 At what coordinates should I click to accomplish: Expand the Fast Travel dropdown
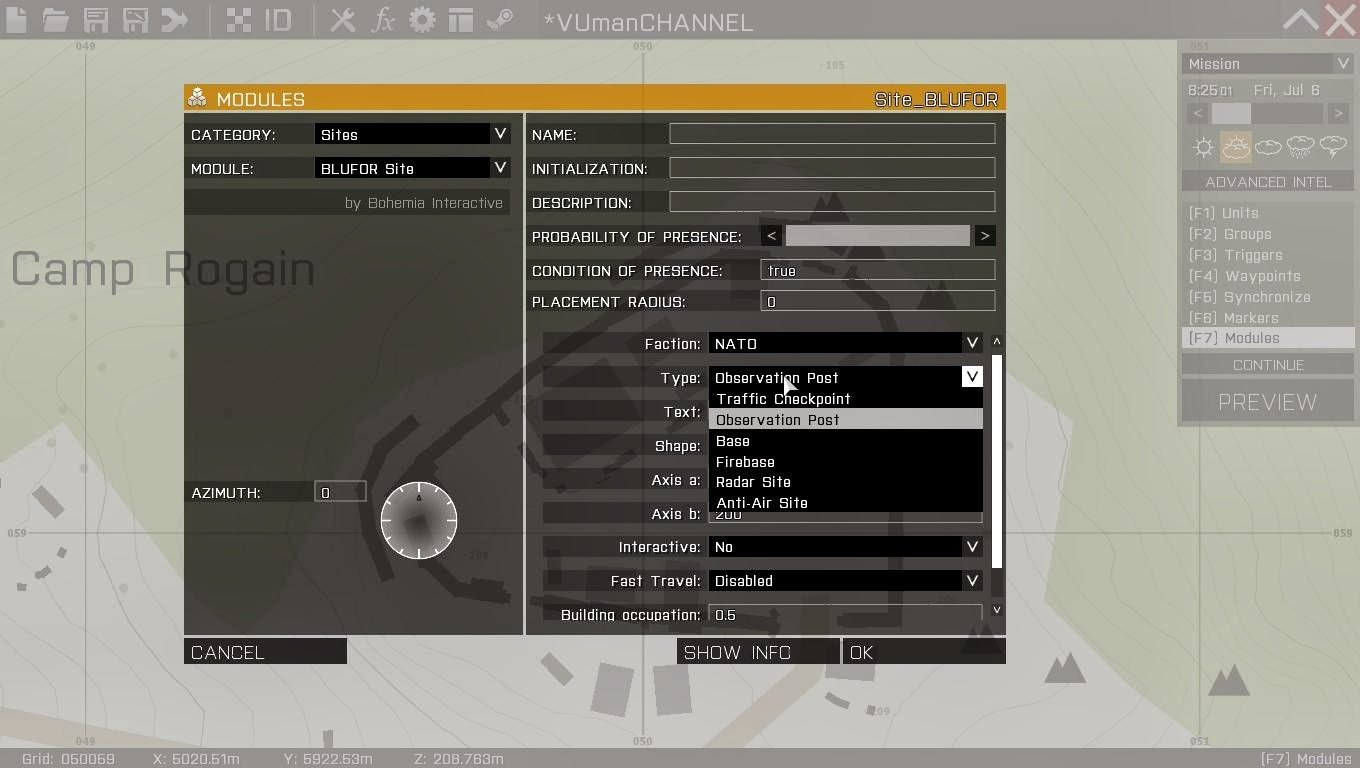click(845, 580)
